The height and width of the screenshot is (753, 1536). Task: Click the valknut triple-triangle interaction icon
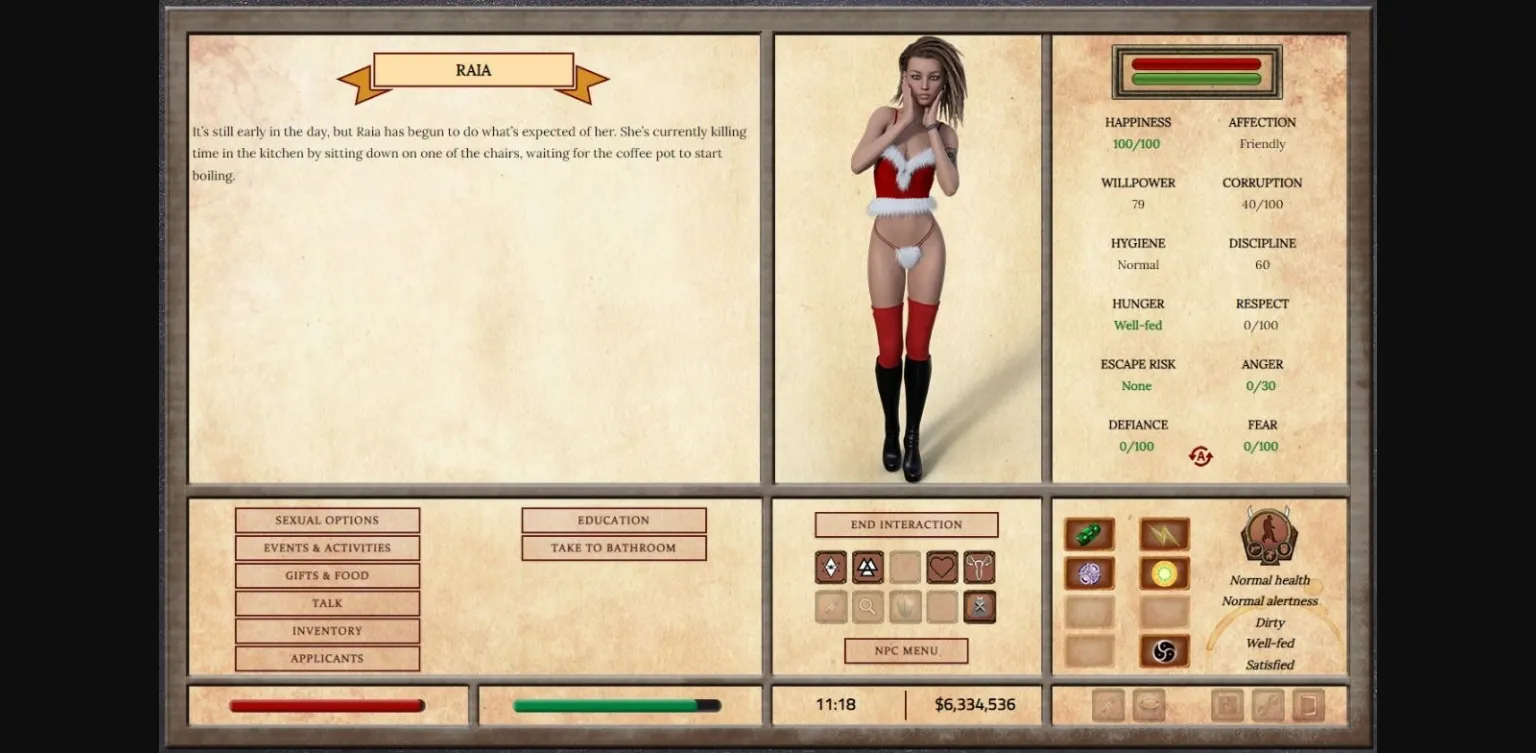click(x=868, y=567)
